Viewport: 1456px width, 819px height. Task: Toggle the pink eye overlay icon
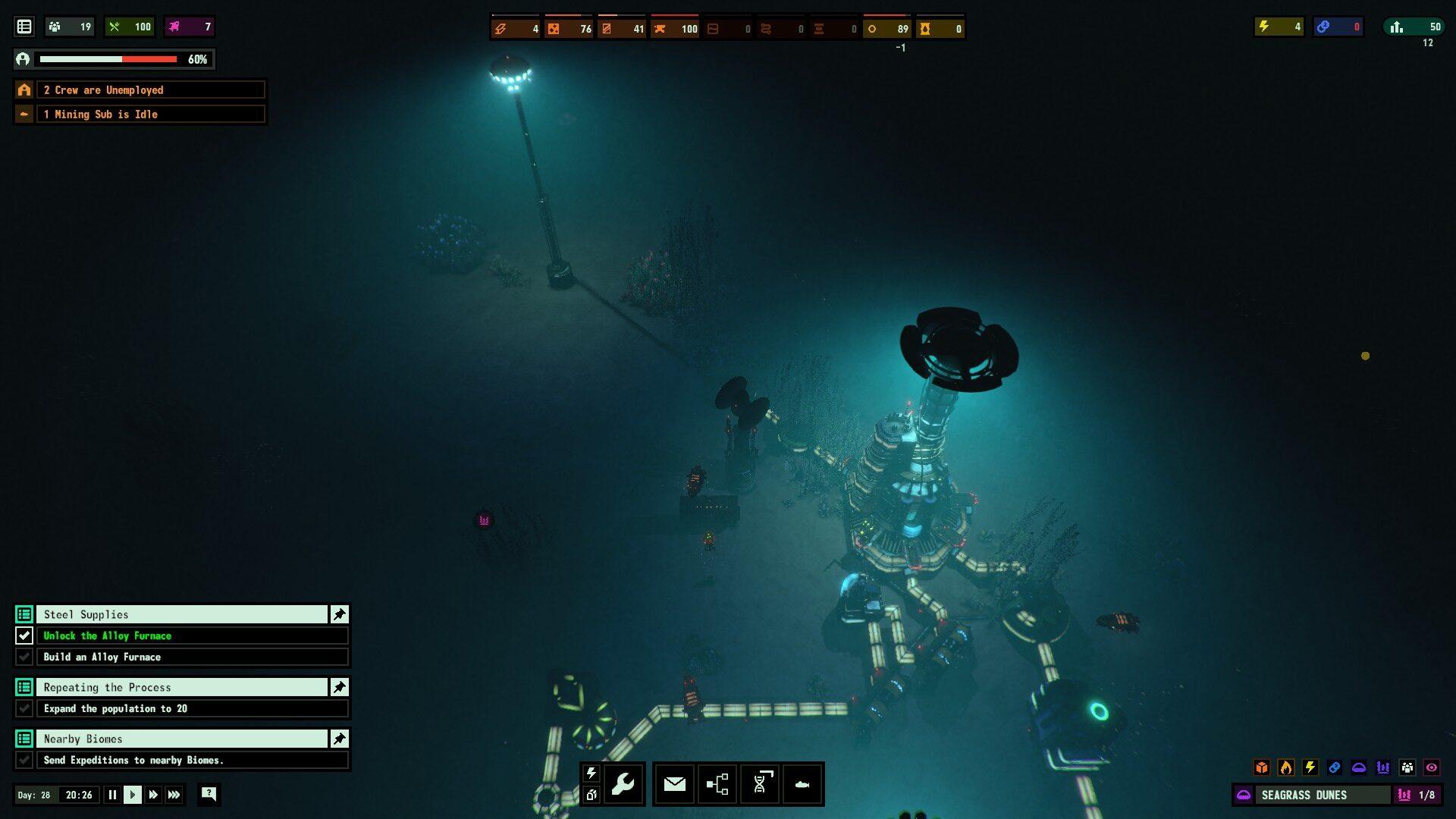pos(1431,767)
